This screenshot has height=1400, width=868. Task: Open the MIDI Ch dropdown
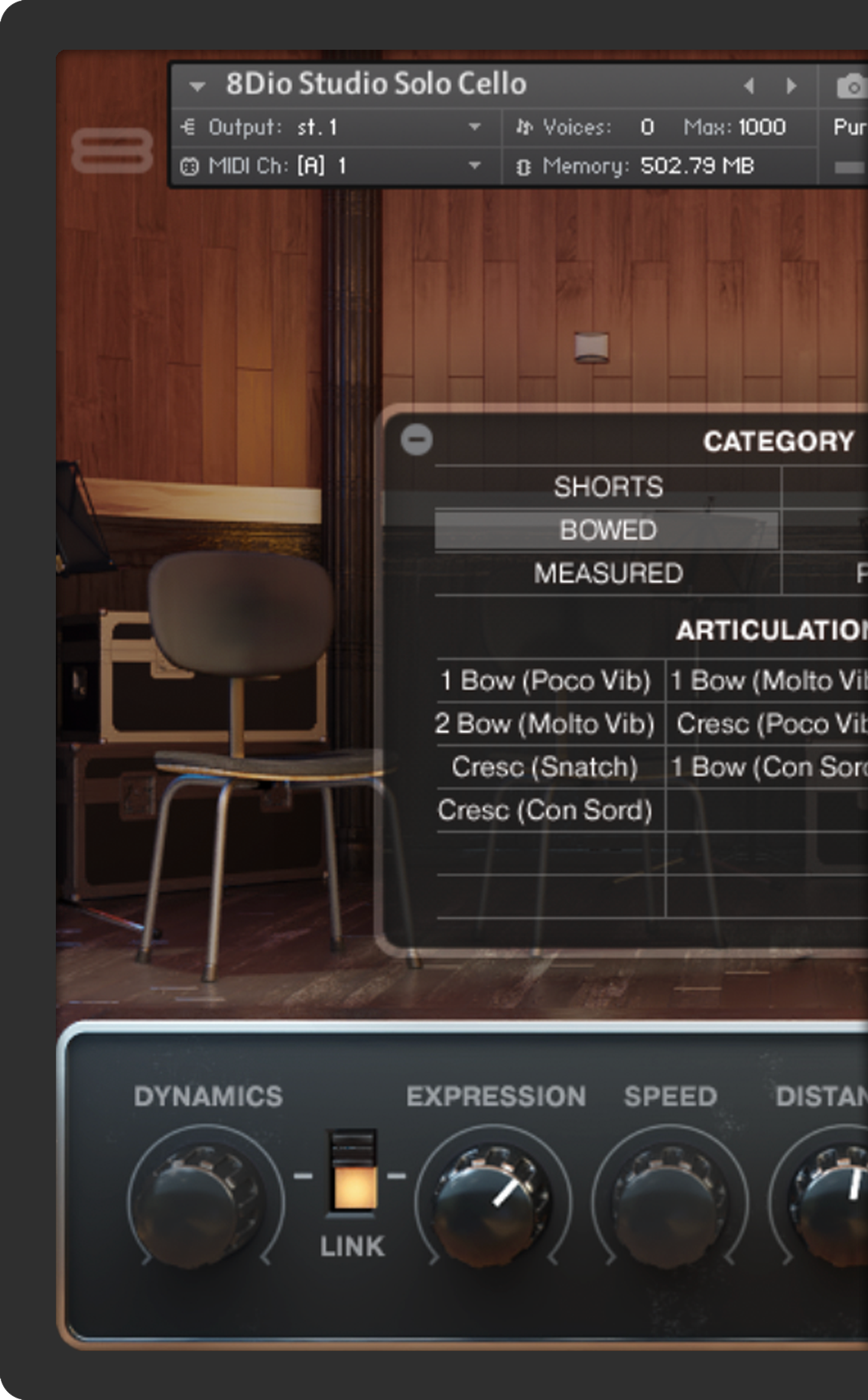[x=474, y=165]
